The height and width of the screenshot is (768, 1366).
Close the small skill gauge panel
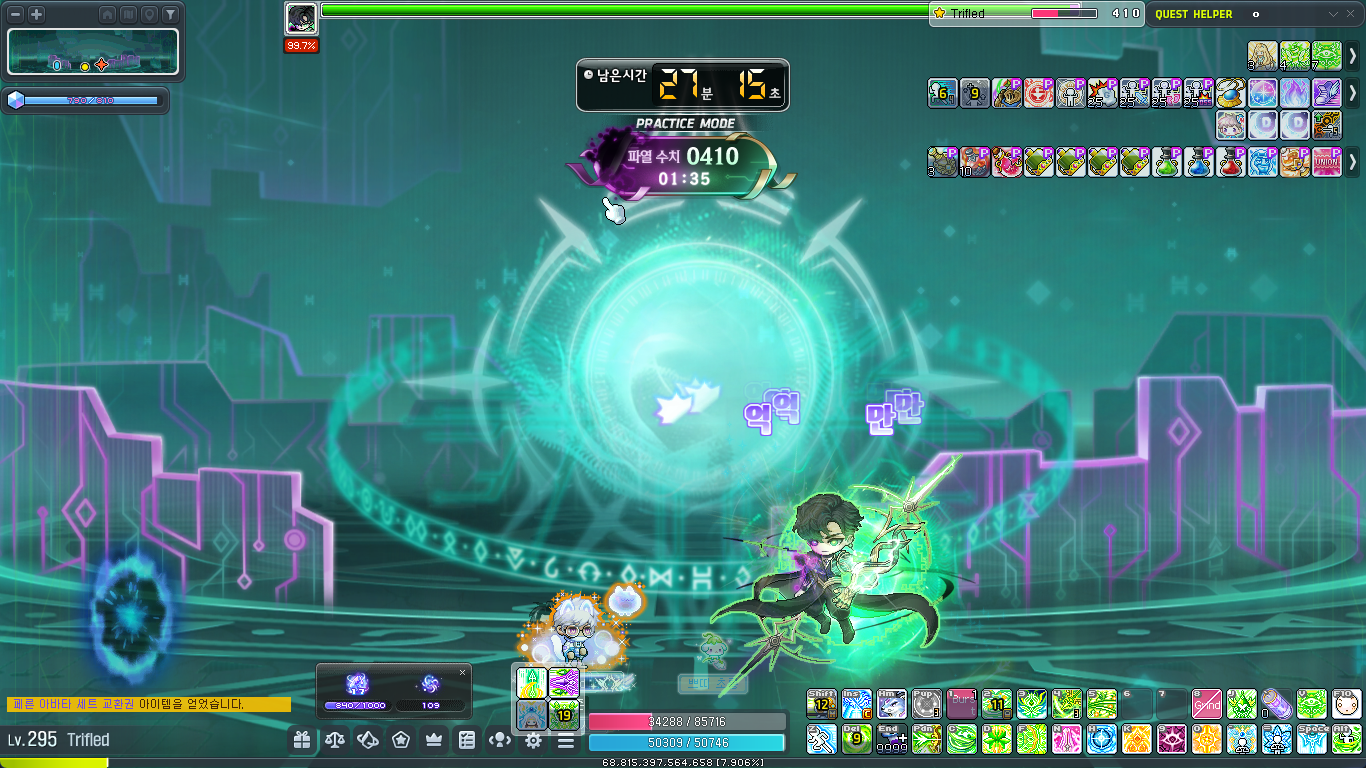[462, 673]
